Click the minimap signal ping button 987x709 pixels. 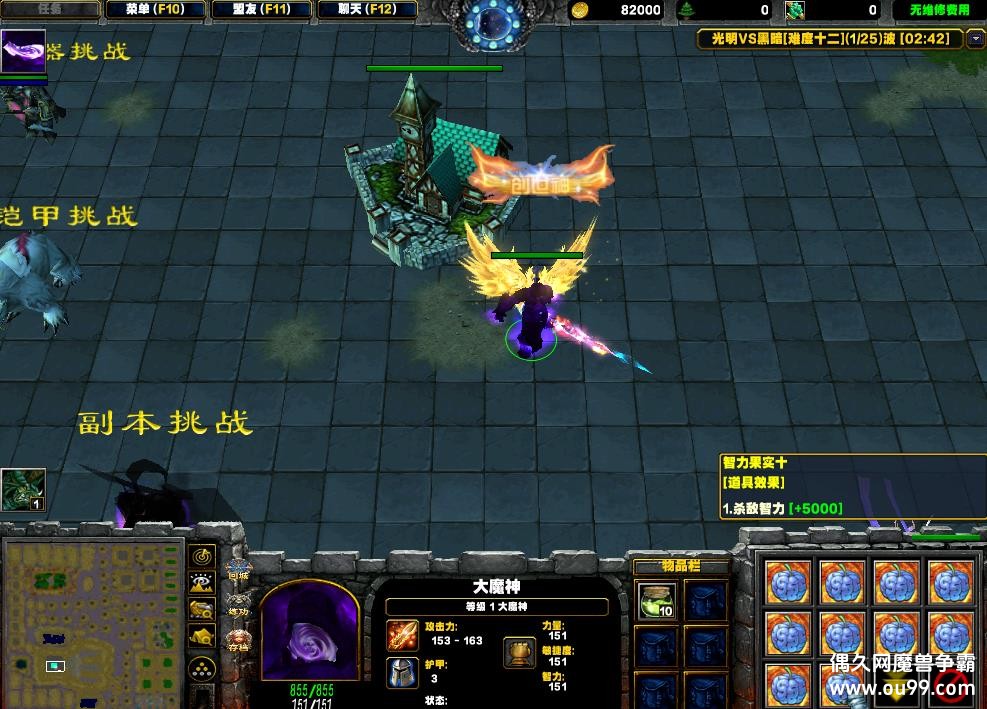(203, 556)
